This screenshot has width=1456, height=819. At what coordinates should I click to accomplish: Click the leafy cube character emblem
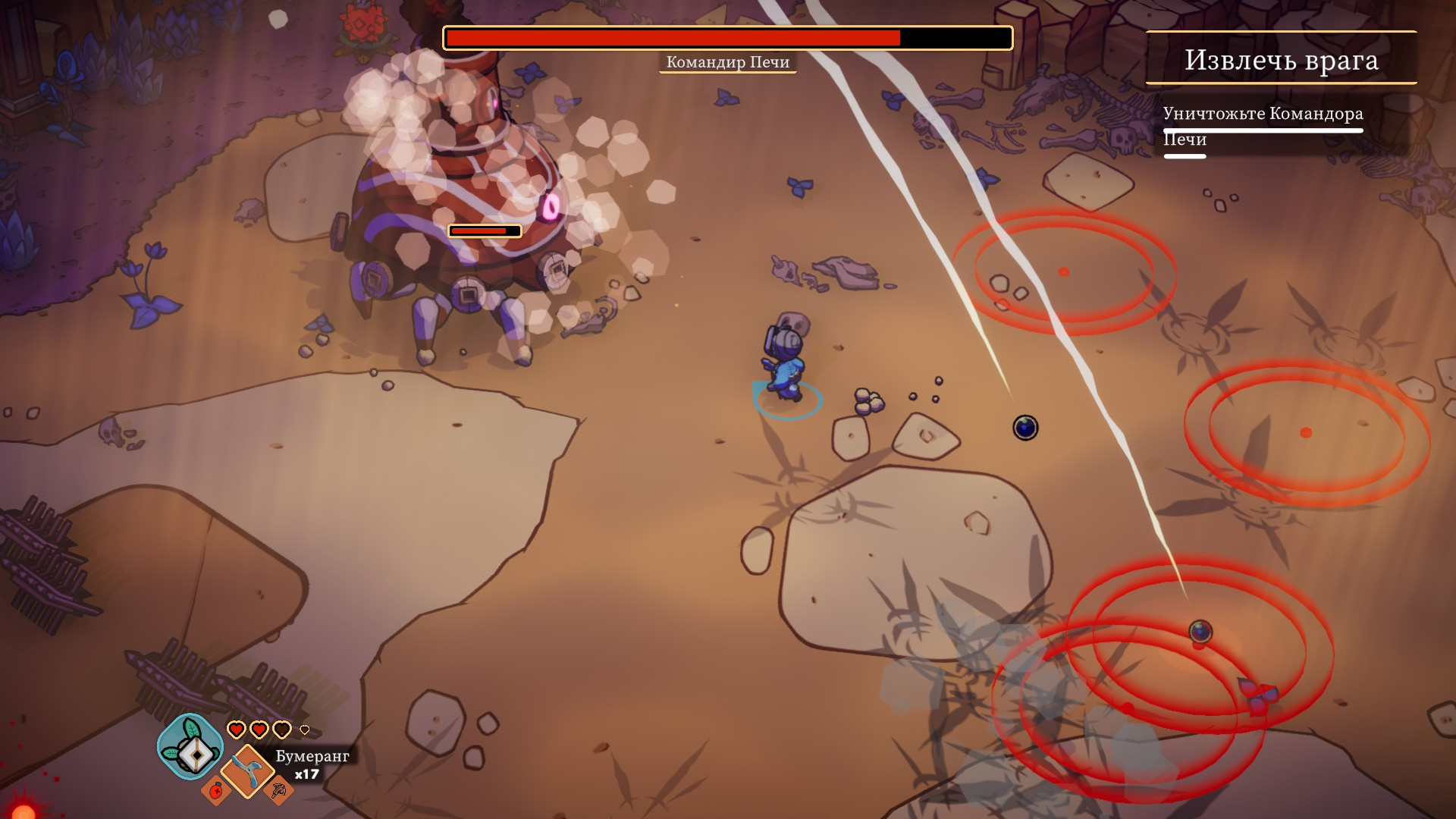coord(190,747)
